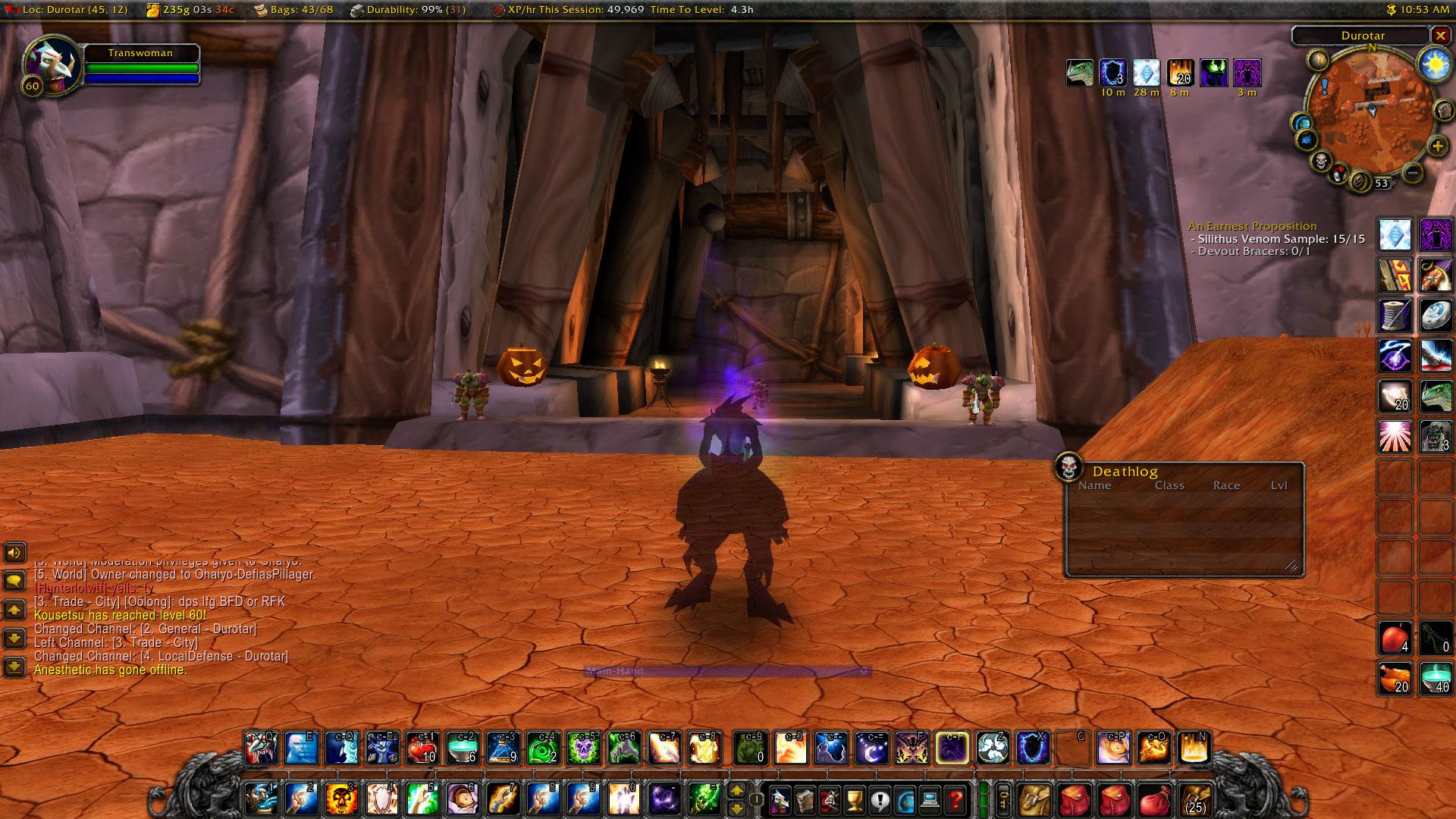Click the shield buff icon with 3 stacks
The width and height of the screenshot is (1456, 819).
pos(1112,73)
